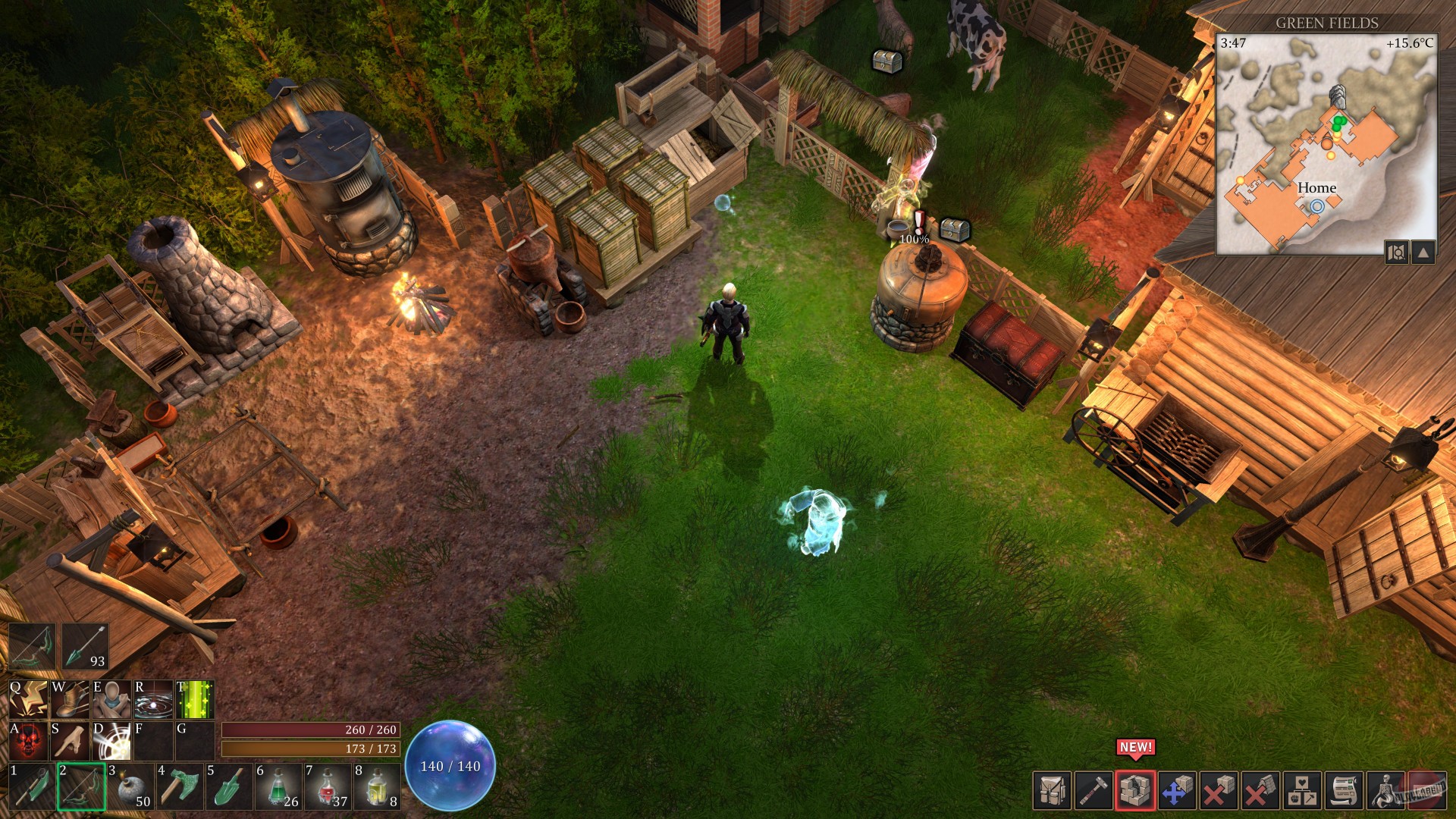Trigger the A red skull ability
Viewport: 1456px width, 819px height.
pos(28,742)
